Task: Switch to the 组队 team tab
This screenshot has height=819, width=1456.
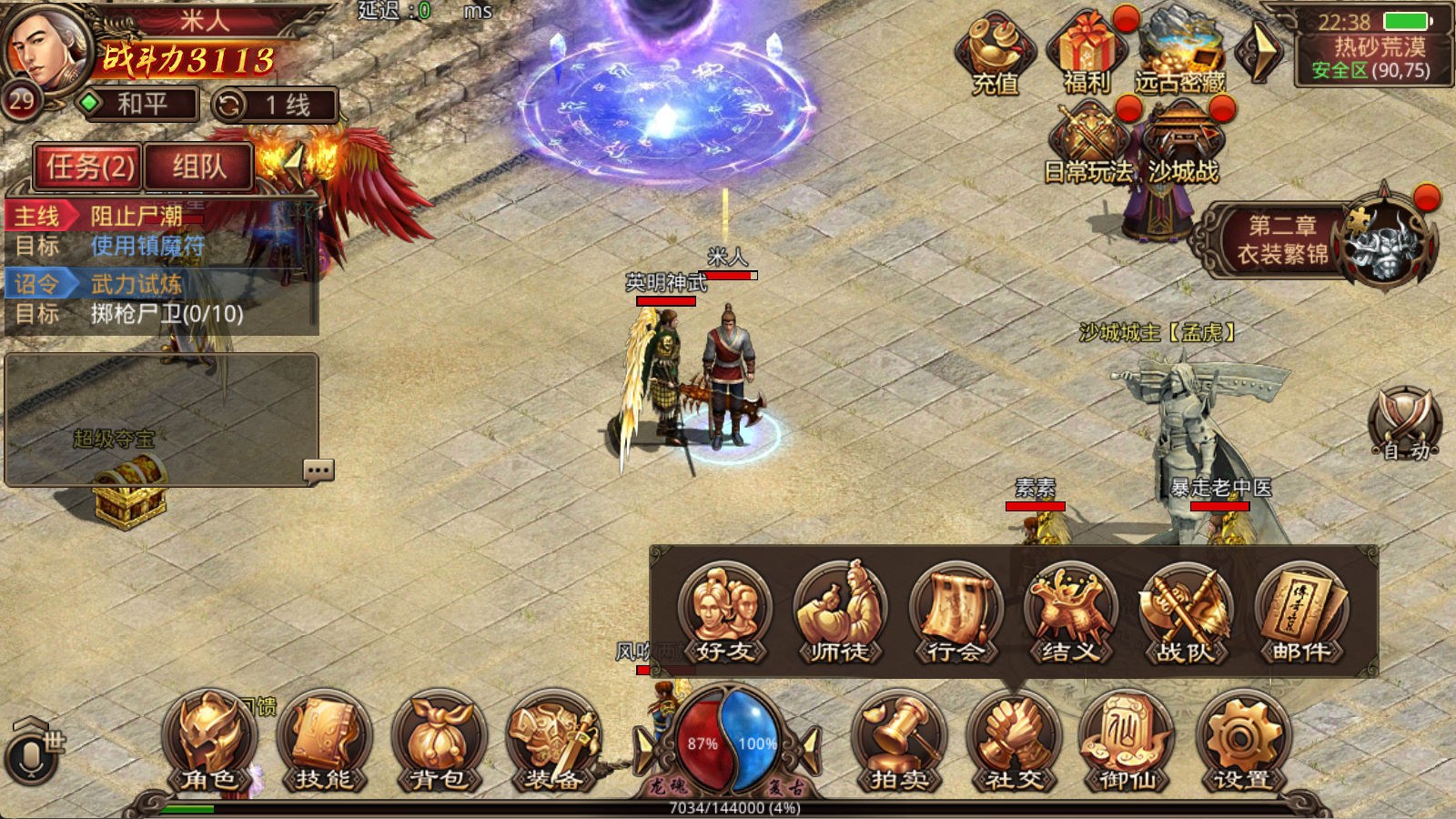Action: (x=198, y=167)
